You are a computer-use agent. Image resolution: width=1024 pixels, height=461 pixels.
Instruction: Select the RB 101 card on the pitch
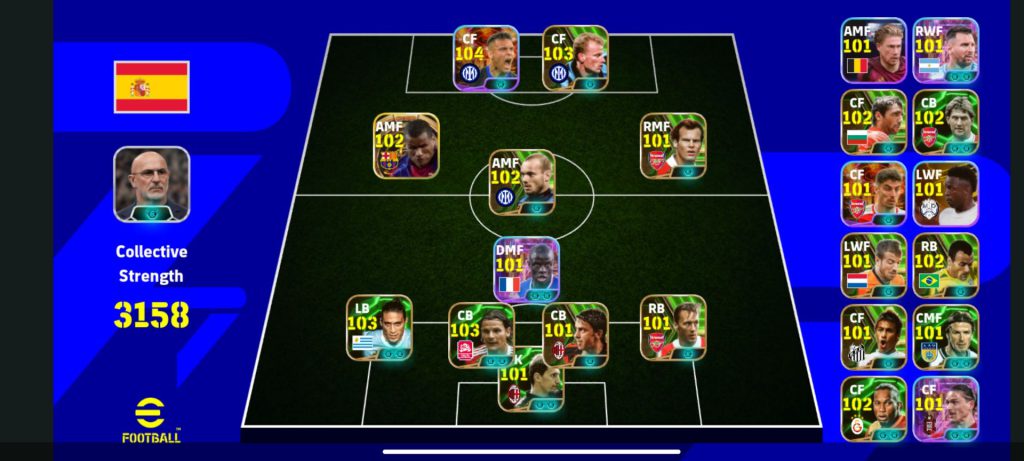673,327
